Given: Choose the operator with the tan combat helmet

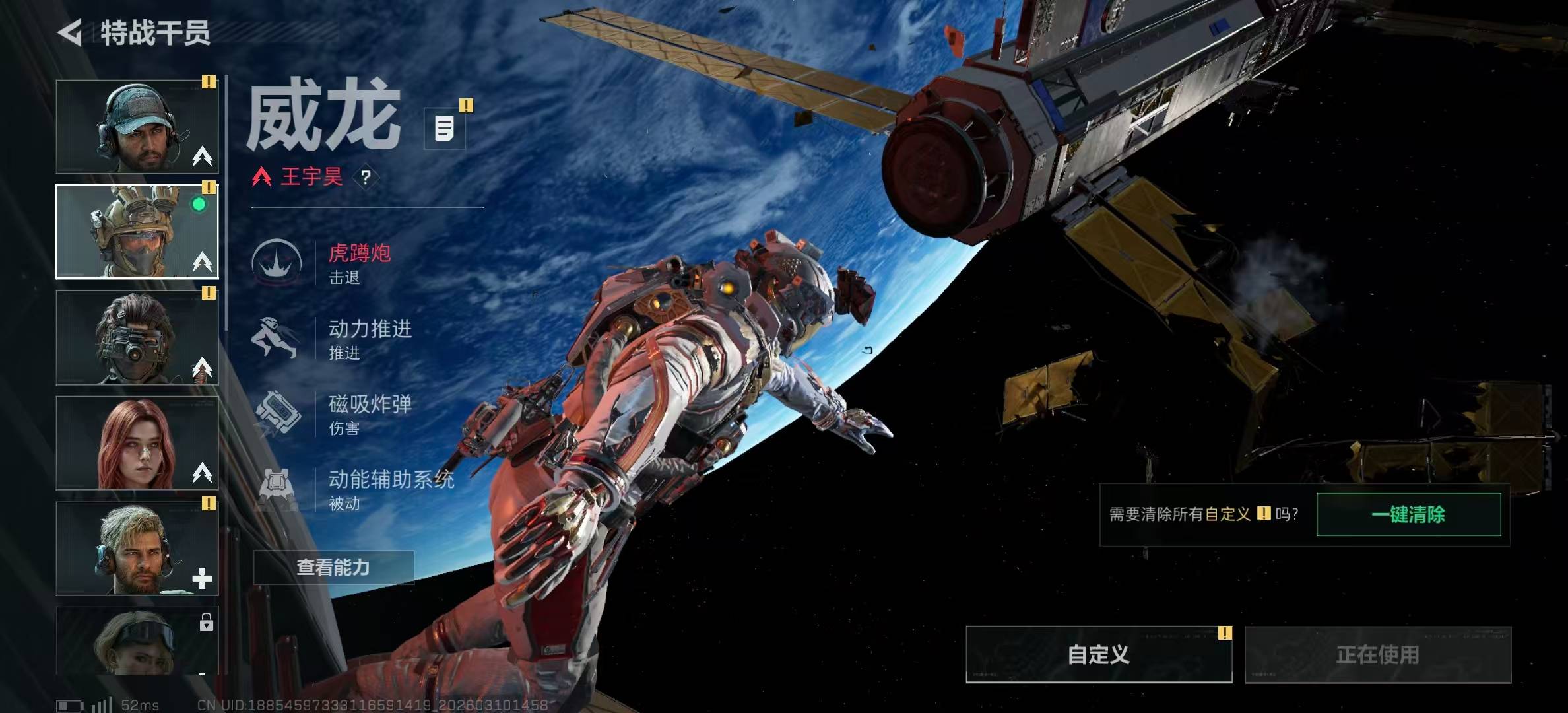Looking at the screenshot, I should click(x=137, y=232).
